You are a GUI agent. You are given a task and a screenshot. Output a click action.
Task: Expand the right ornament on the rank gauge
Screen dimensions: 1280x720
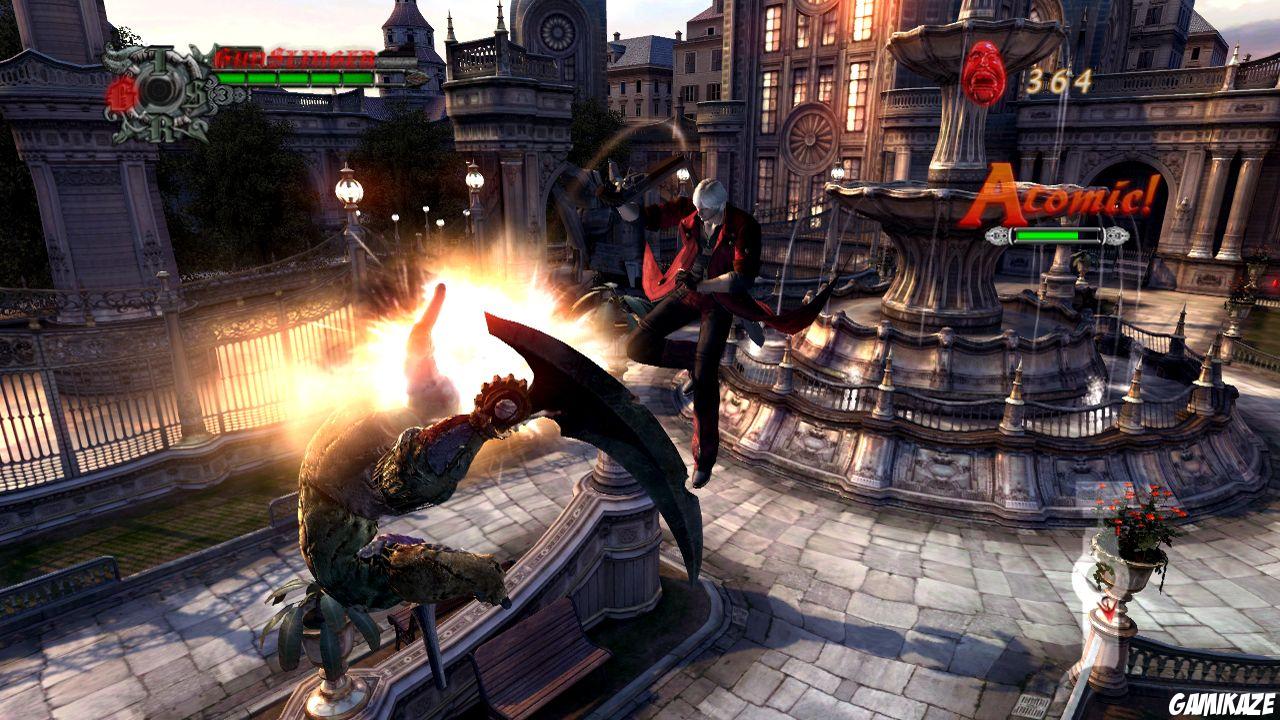1117,235
